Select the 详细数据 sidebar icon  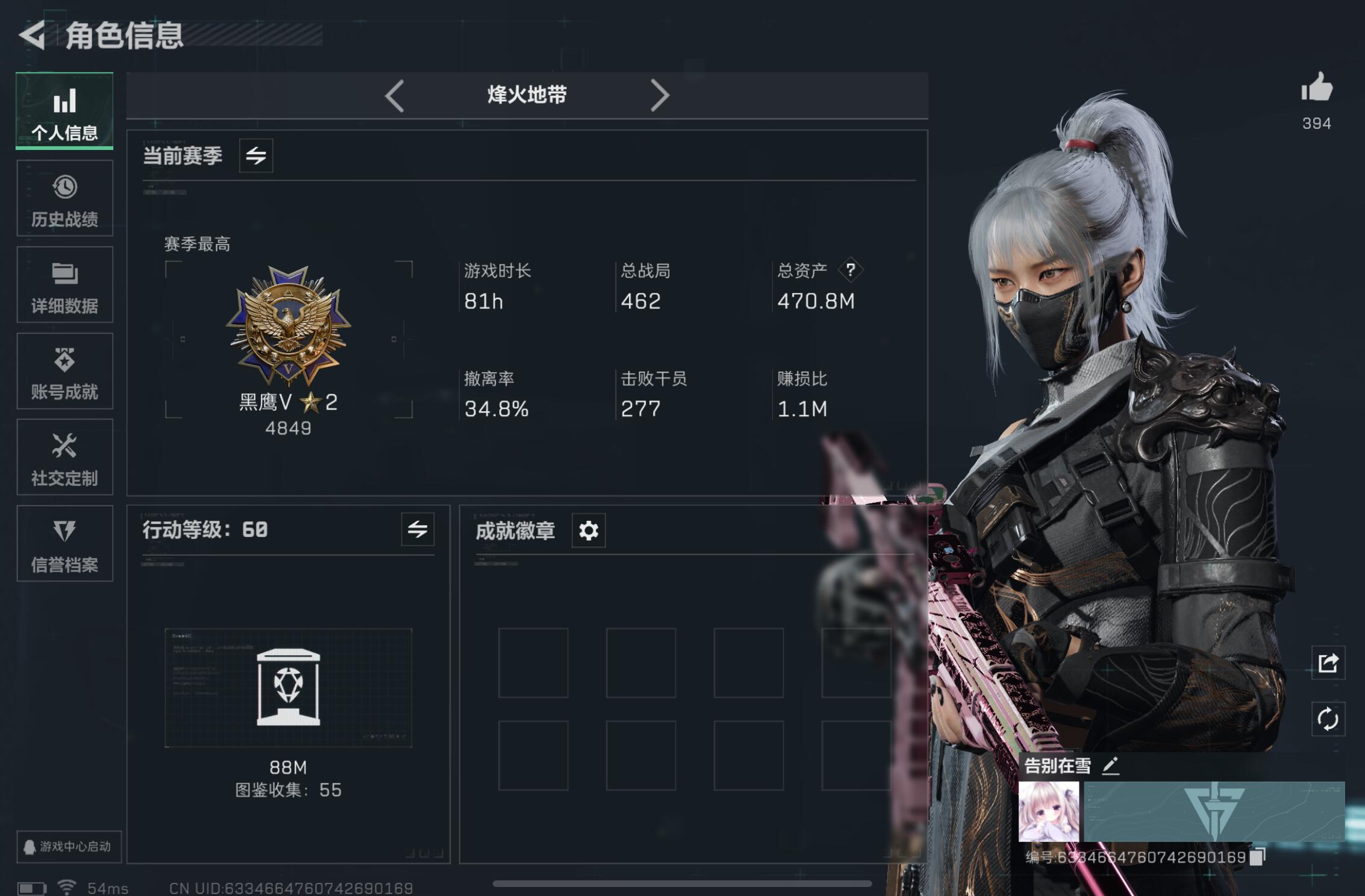tap(64, 285)
